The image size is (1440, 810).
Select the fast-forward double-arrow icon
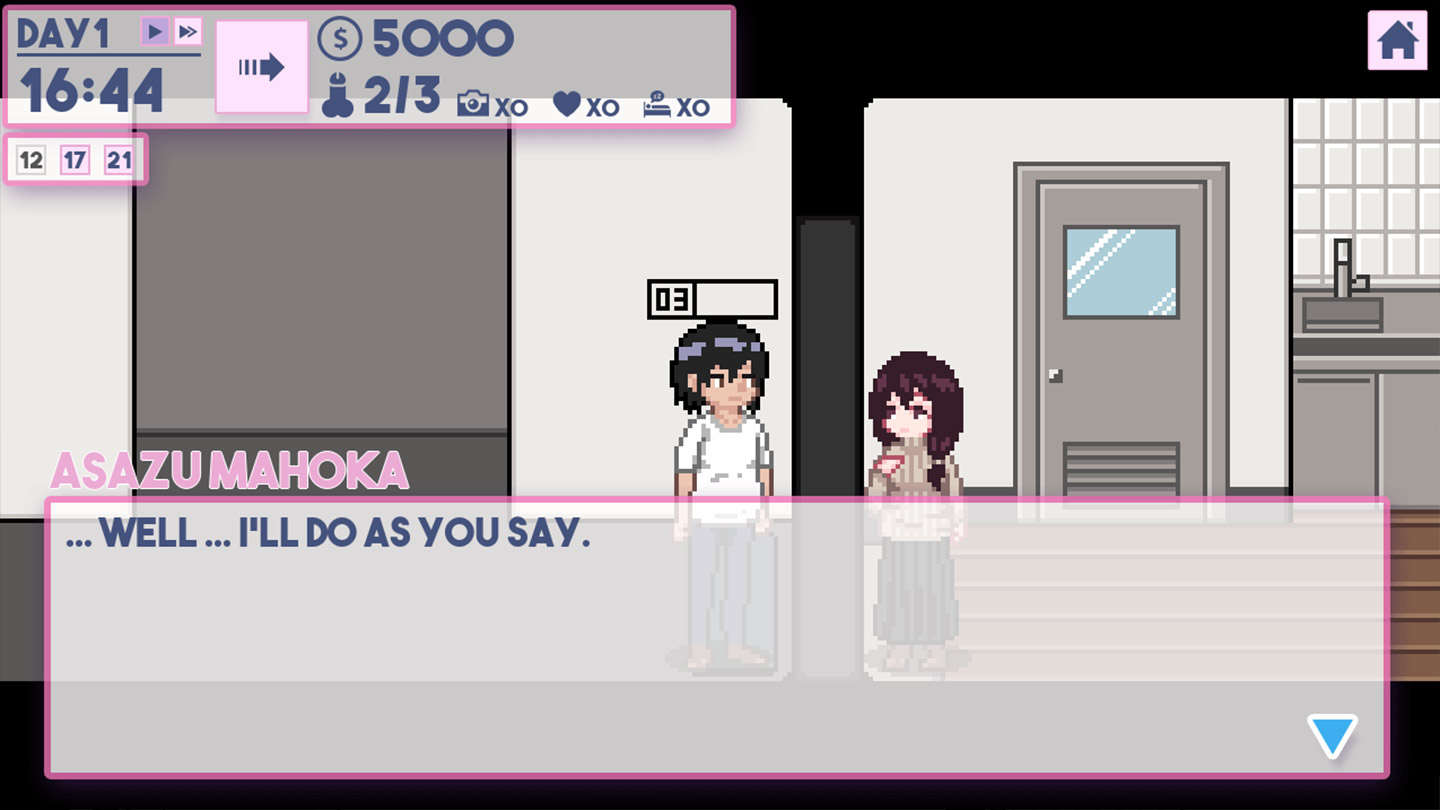[186, 31]
